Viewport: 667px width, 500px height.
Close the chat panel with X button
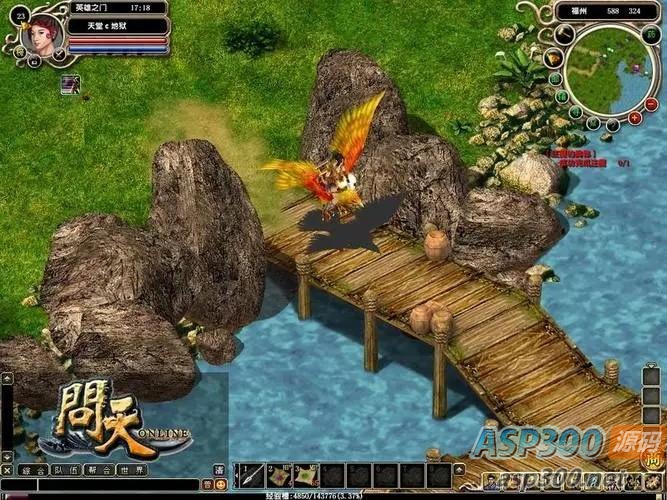pyautogui.click(x=7, y=469)
